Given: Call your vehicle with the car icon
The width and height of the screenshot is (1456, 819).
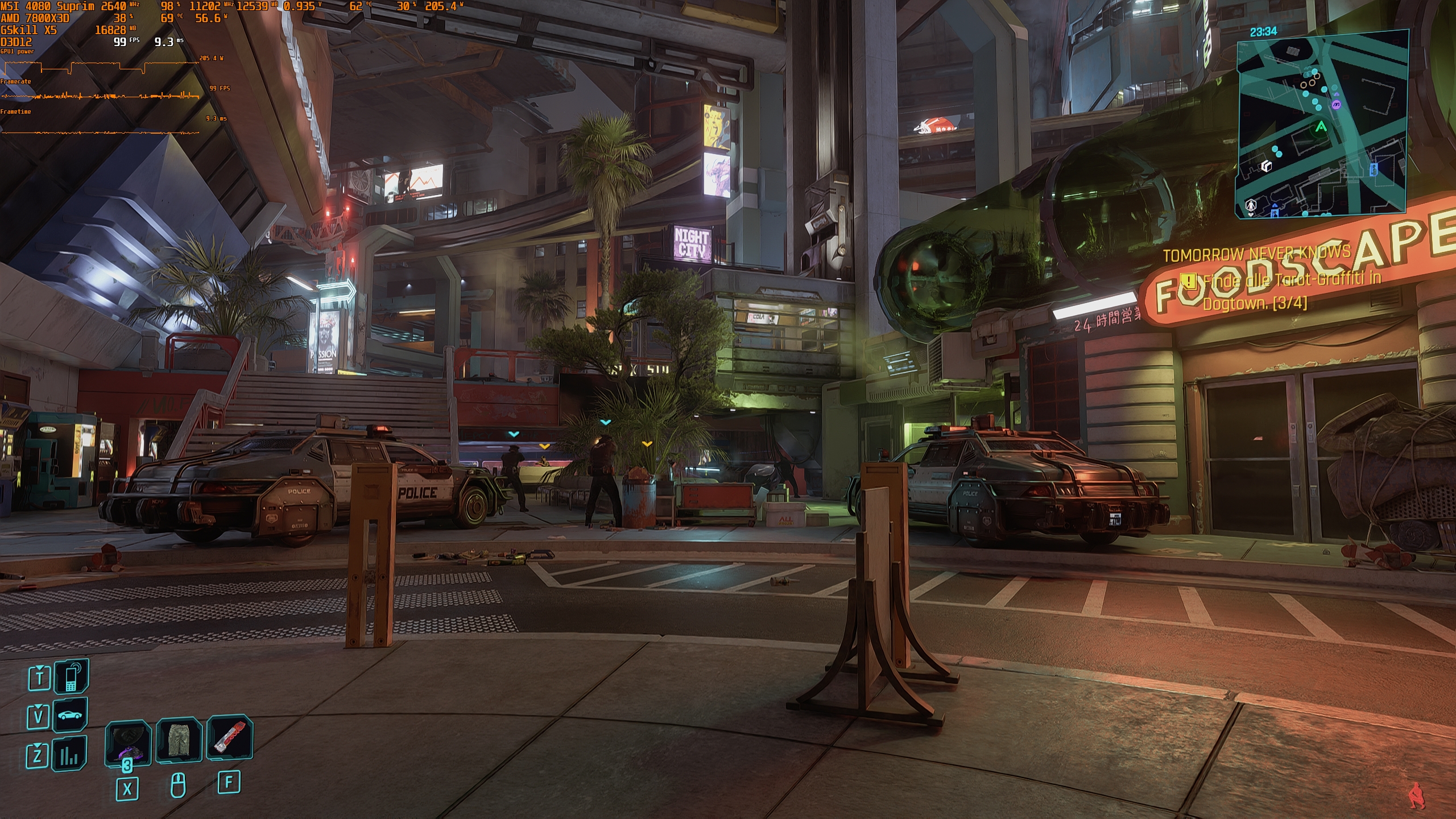Looking at the screenshot, I should [71, 714].
